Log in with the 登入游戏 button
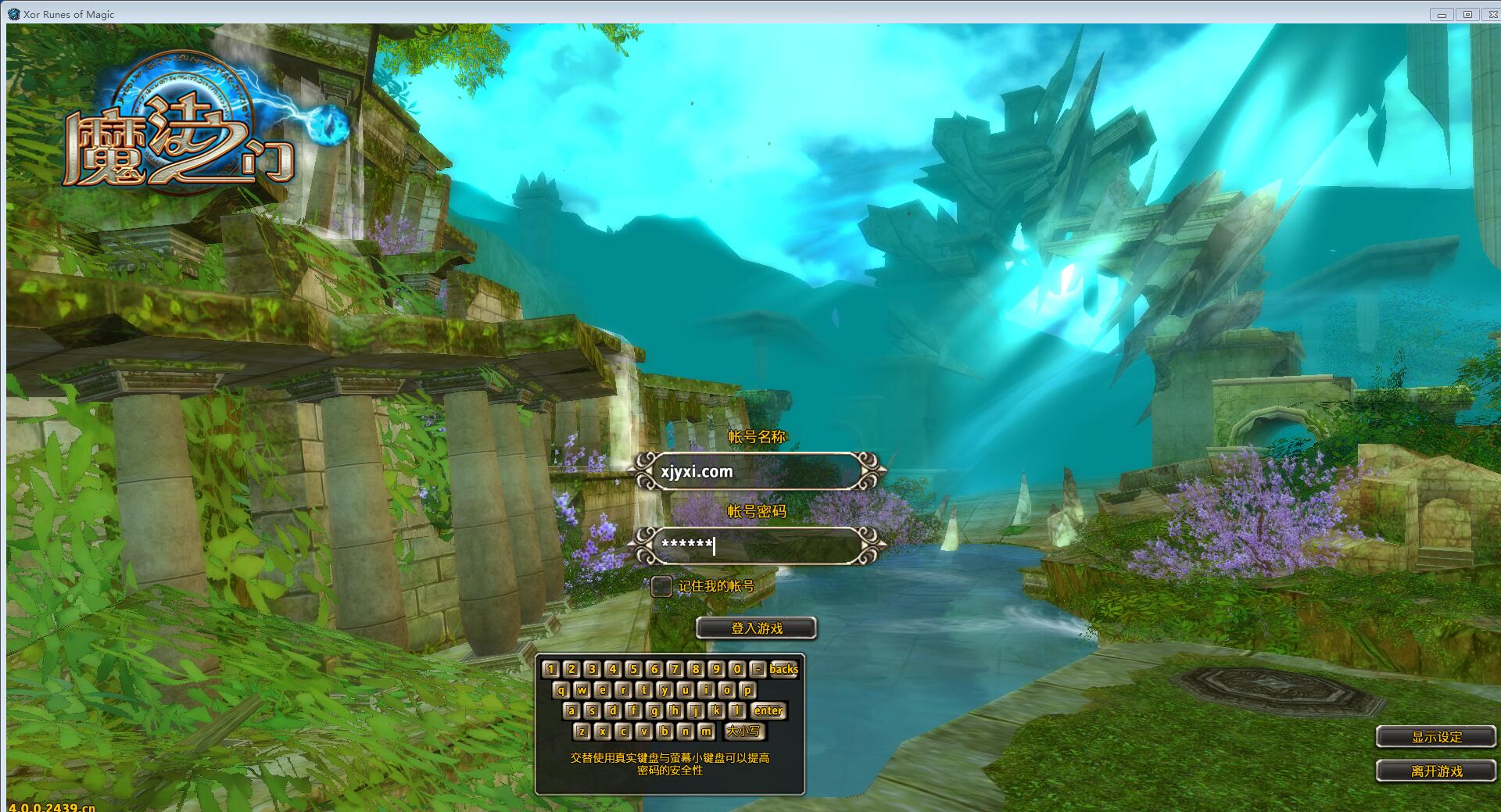The height and width of the screenshot is (812, 1501). click(x=756, y=628)
